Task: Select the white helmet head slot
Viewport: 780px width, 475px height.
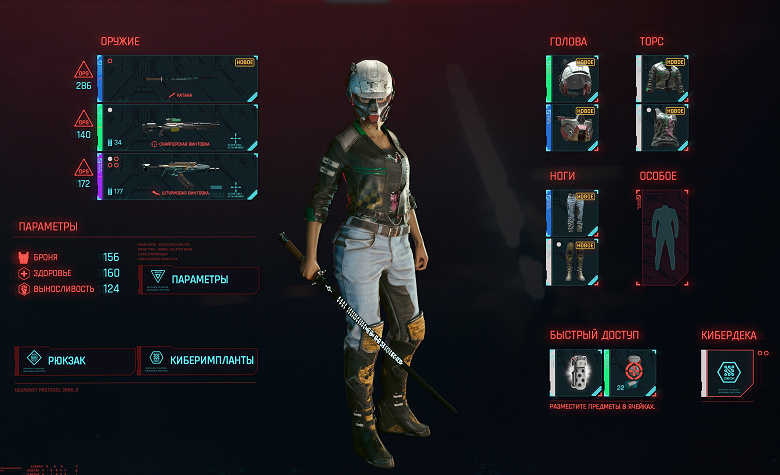Action: 575,78
